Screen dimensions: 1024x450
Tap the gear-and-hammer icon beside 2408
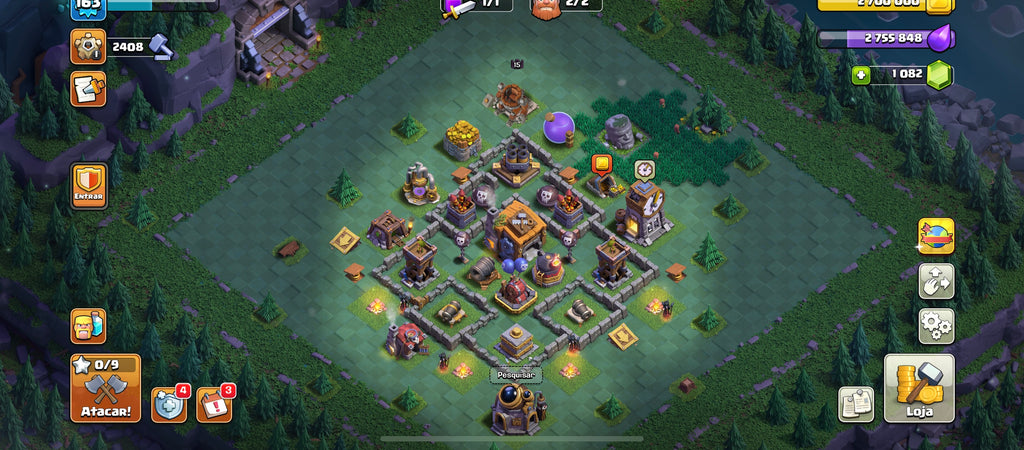(x=88, y=46)
